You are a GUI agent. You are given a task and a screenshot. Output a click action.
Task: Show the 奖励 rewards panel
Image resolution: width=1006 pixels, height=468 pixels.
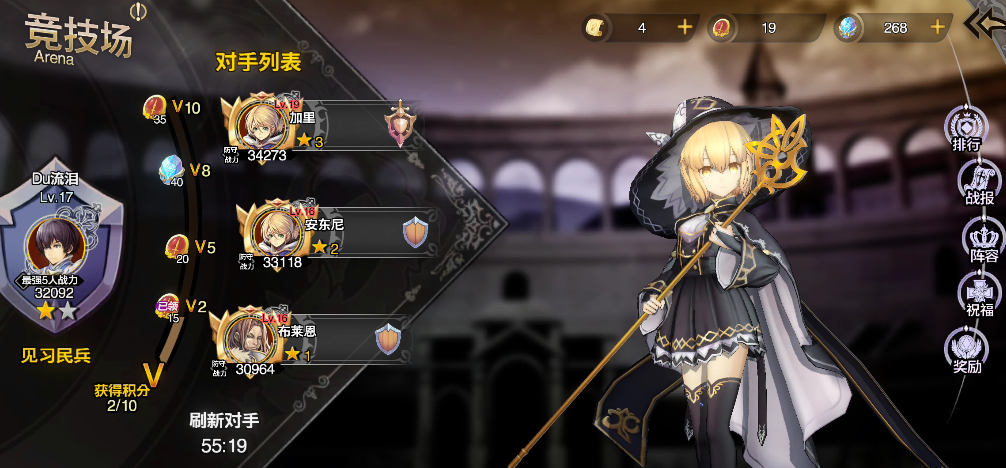(966, 352)
